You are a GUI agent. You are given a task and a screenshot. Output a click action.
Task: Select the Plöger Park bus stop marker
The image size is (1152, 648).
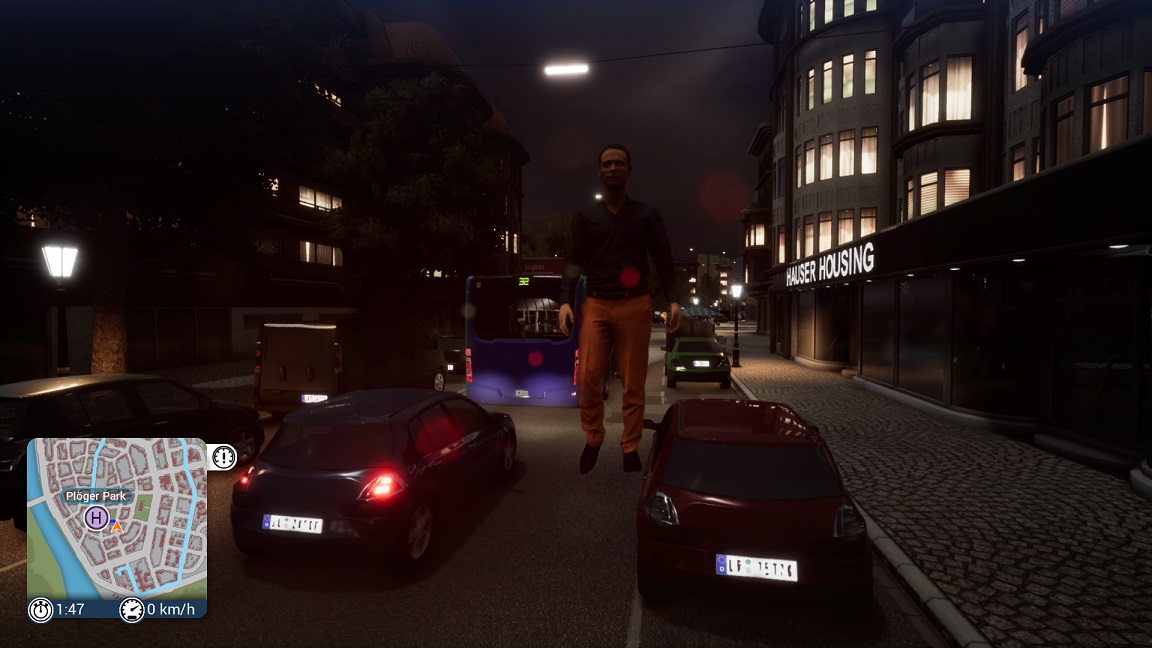click(96, 517)
